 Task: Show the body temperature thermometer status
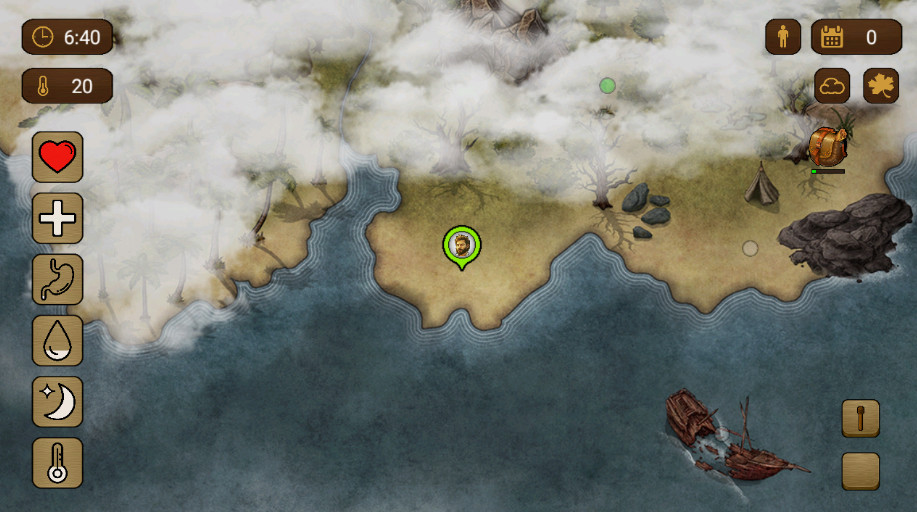pyautogui.click(x=58, y=463)
